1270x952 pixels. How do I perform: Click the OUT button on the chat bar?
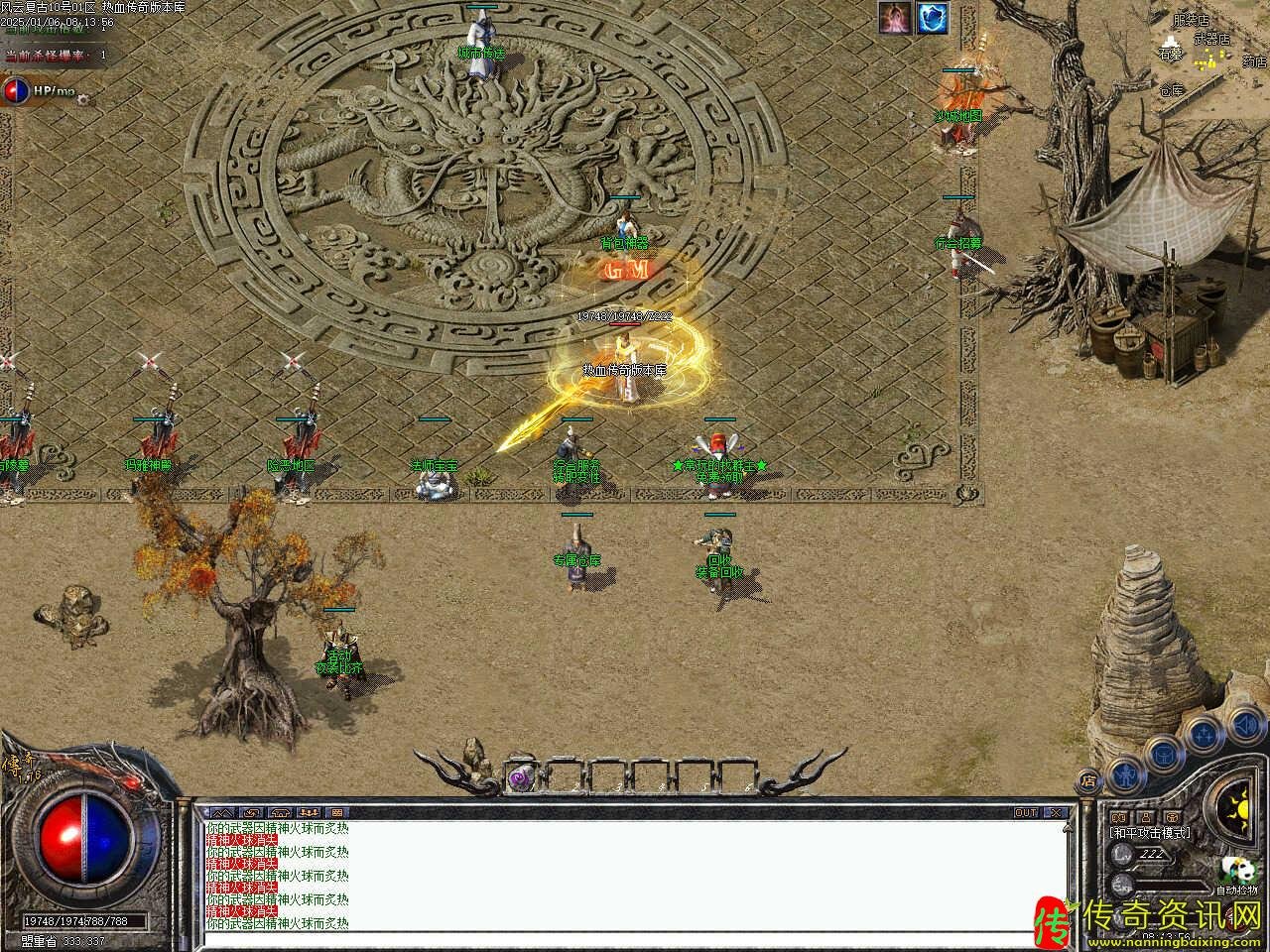tap(1026, 812)
